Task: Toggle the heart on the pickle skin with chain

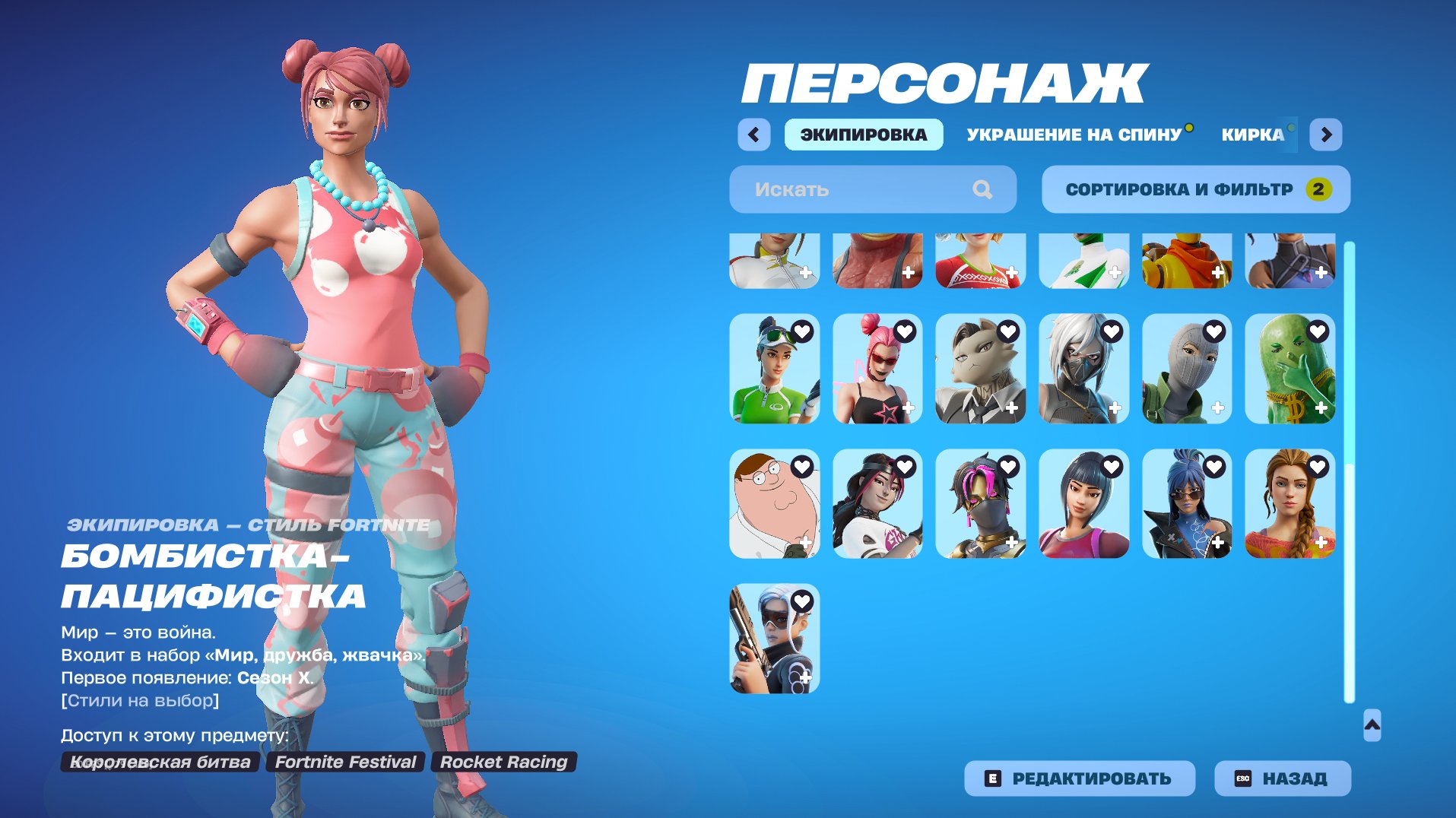Action: [1319, 331]
